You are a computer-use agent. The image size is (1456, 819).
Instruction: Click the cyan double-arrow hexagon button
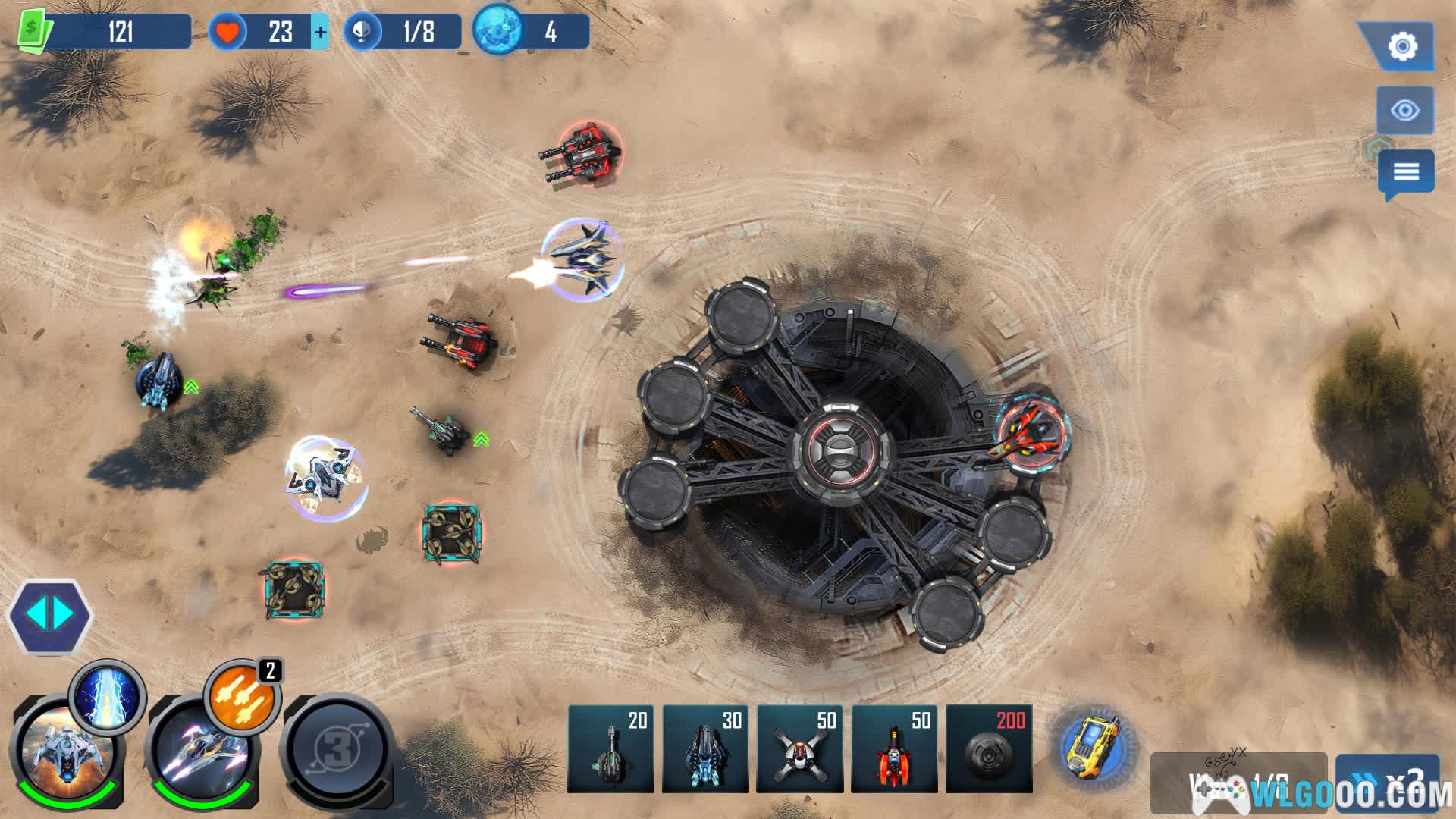pos(49,615)
